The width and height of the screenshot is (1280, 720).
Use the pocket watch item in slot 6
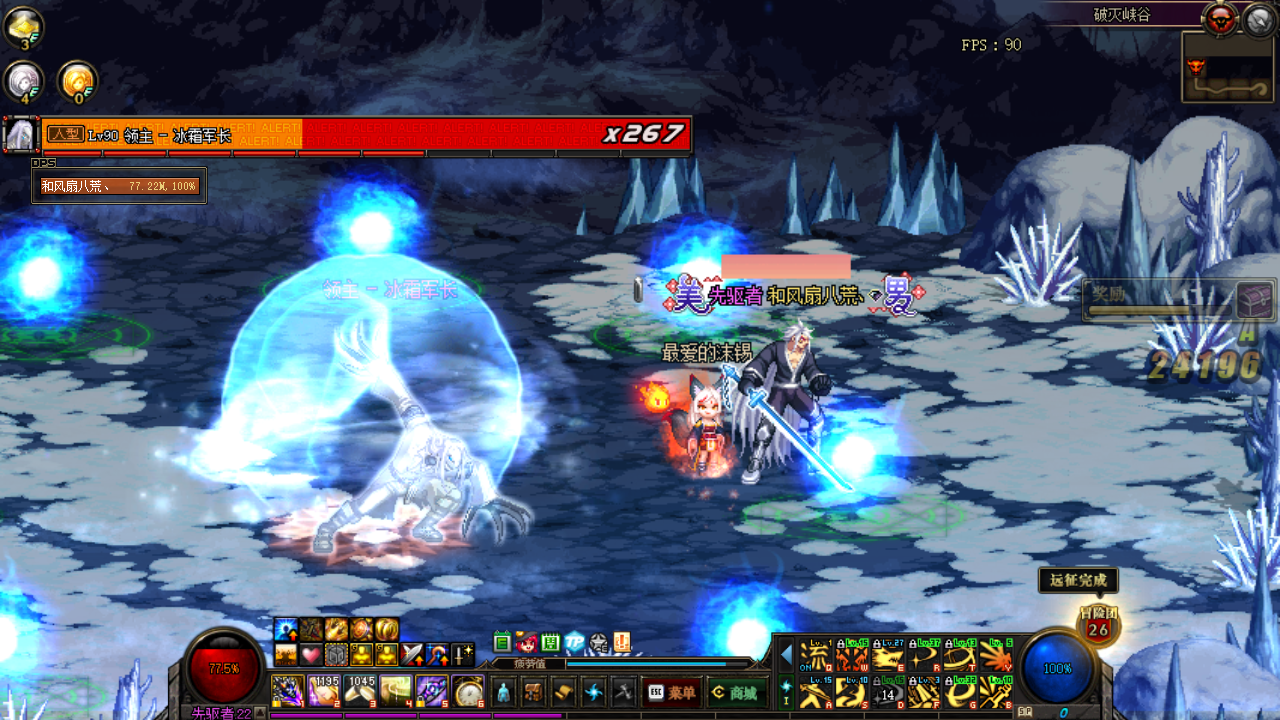tap(468, 691)
